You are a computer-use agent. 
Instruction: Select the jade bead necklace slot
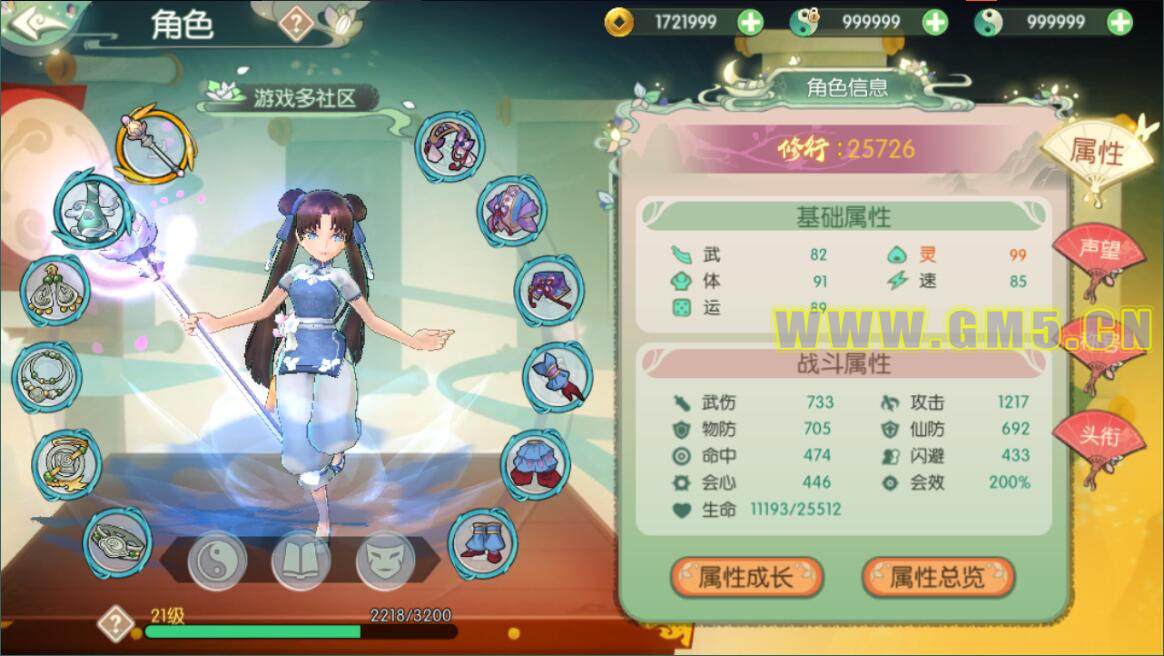pos(46,374)
